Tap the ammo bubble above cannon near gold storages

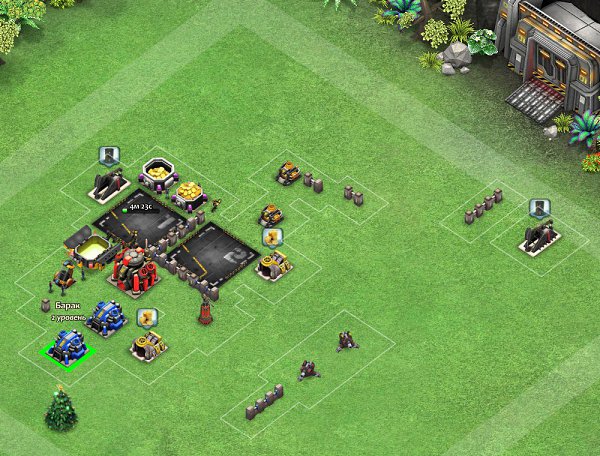(x=110, y=155)
